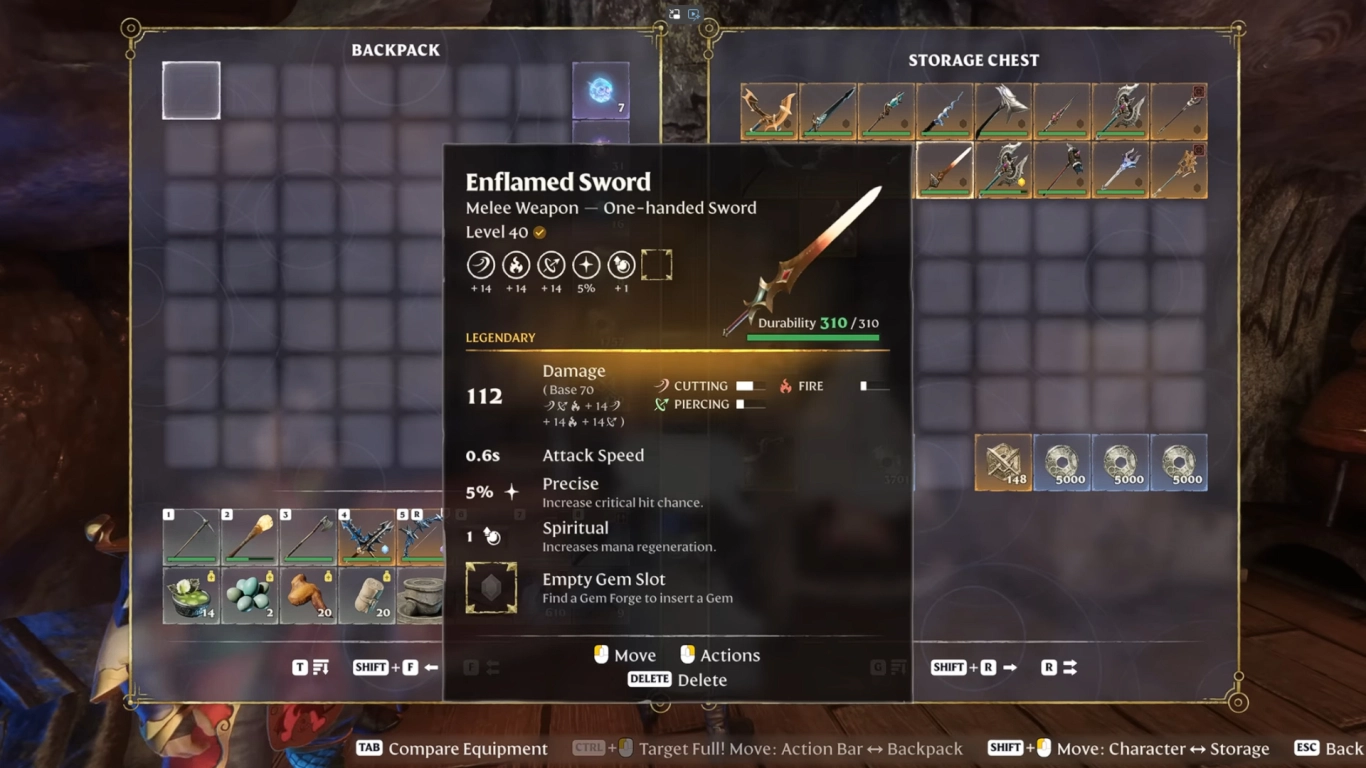Click the Cutting damage stat icon
This screenshot has height=768, width=1366.
click(x=660, y=386)
